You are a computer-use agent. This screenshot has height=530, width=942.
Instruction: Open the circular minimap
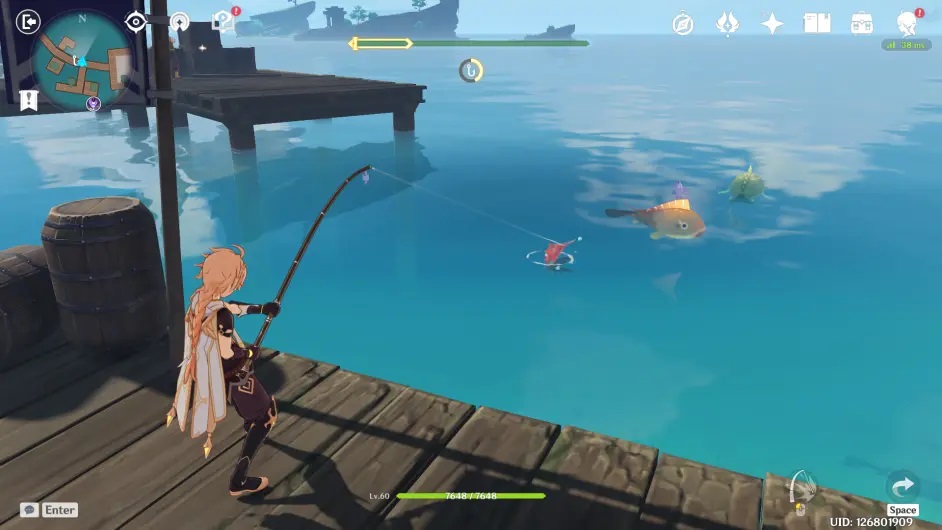[82, 60]
